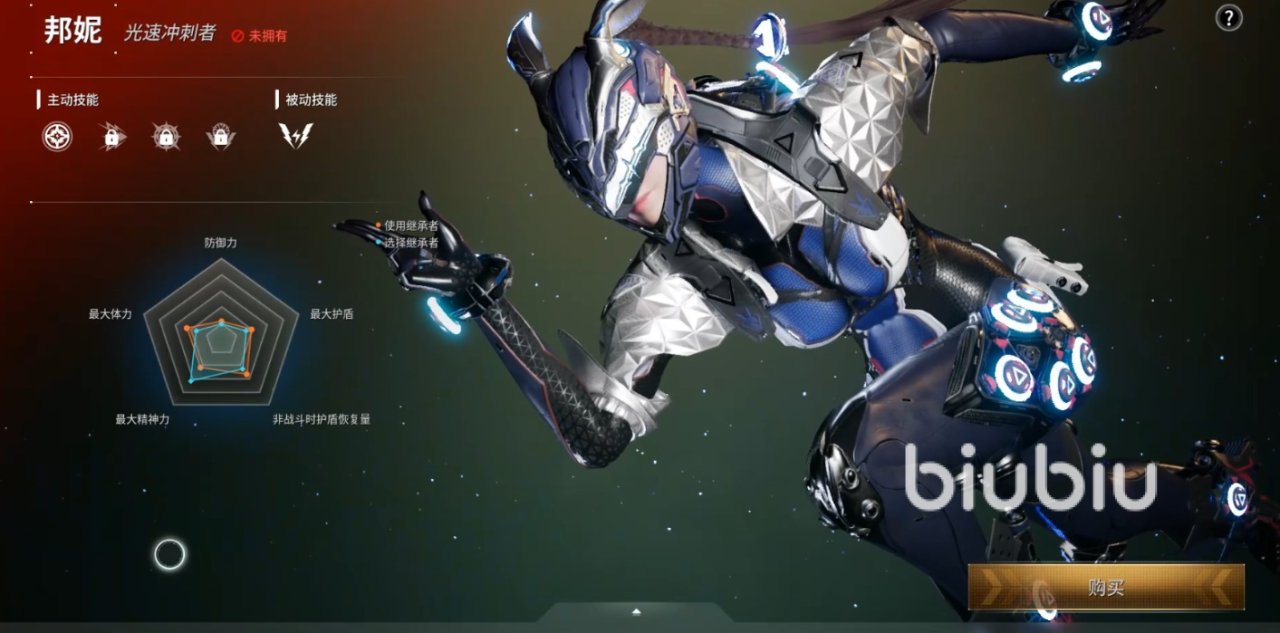
Task: Select the locked arrow dash skill icon
Action: [112, 136]
